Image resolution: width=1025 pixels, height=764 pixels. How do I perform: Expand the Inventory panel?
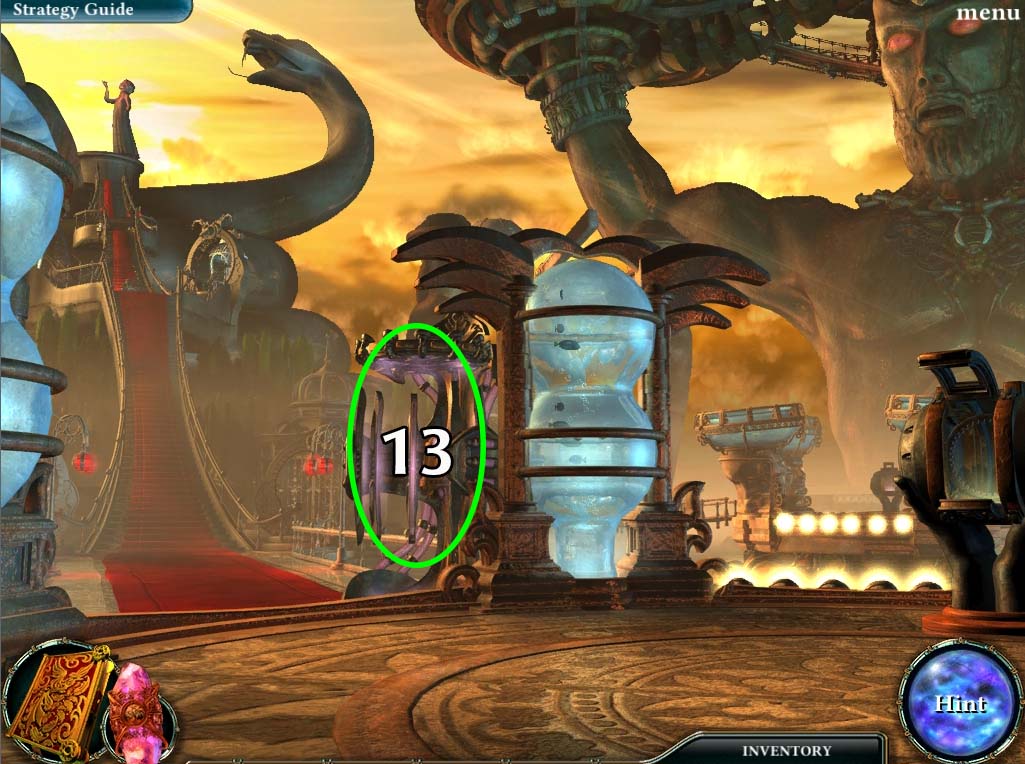pyautogui.click(x=786, y=750)
